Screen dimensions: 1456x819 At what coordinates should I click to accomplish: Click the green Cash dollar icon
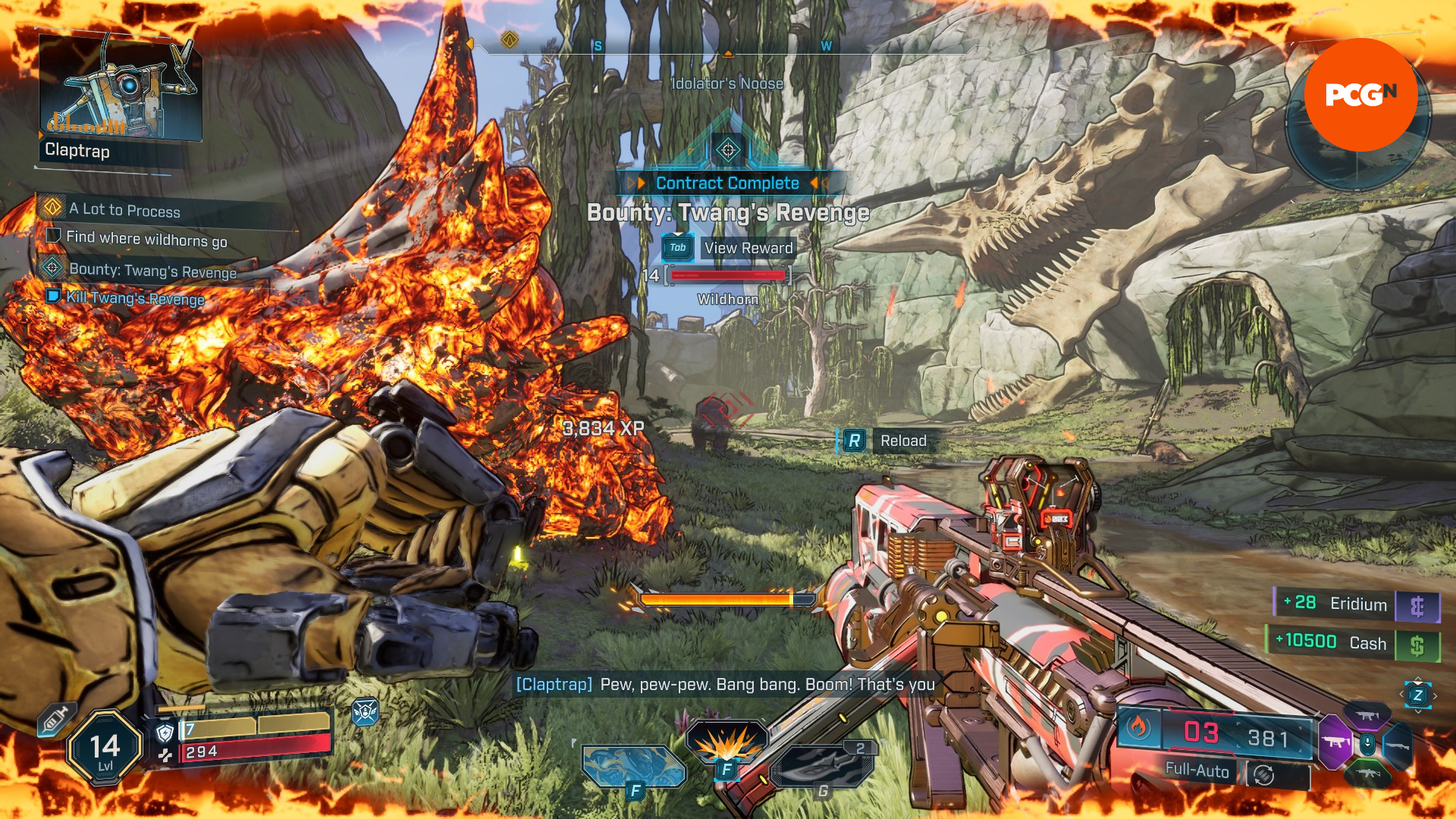point(1418,645)
